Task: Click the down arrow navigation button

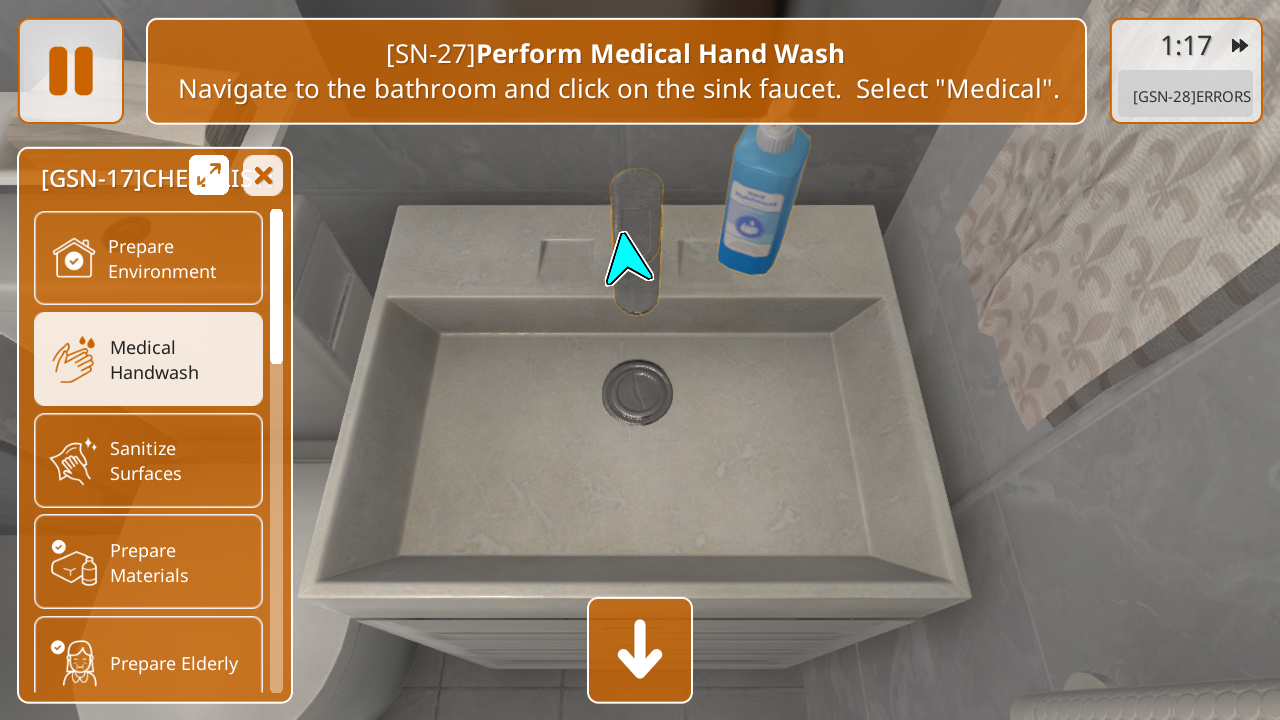Action: click(640, 650)
